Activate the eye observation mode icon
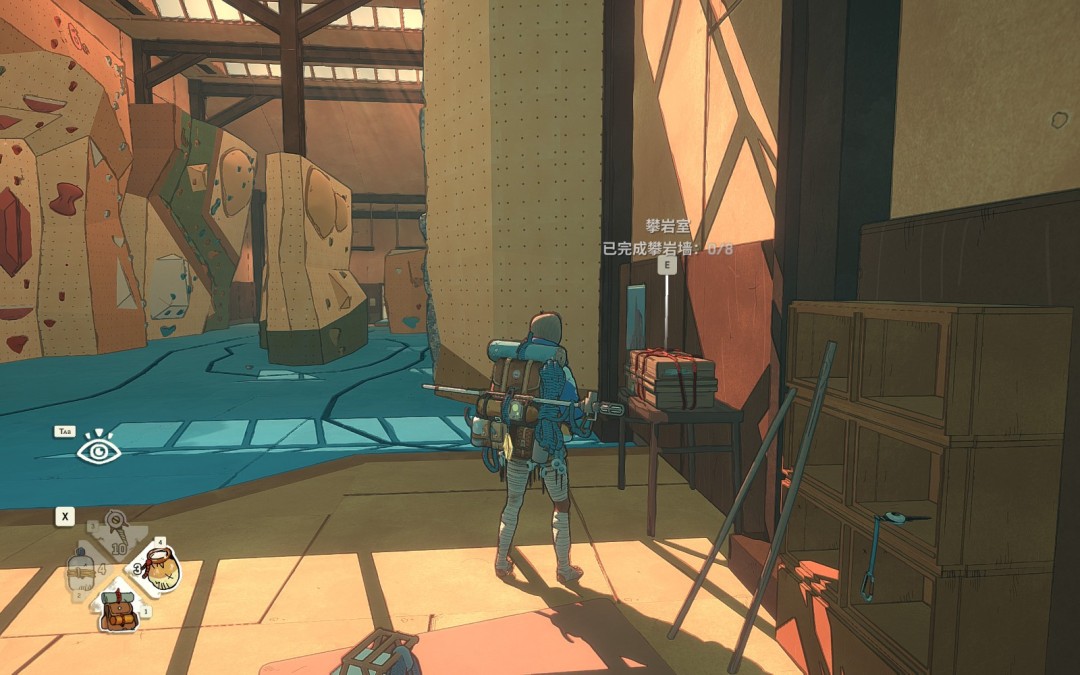Viewport: 1080px width, 675px height. (x=99, y=451)
